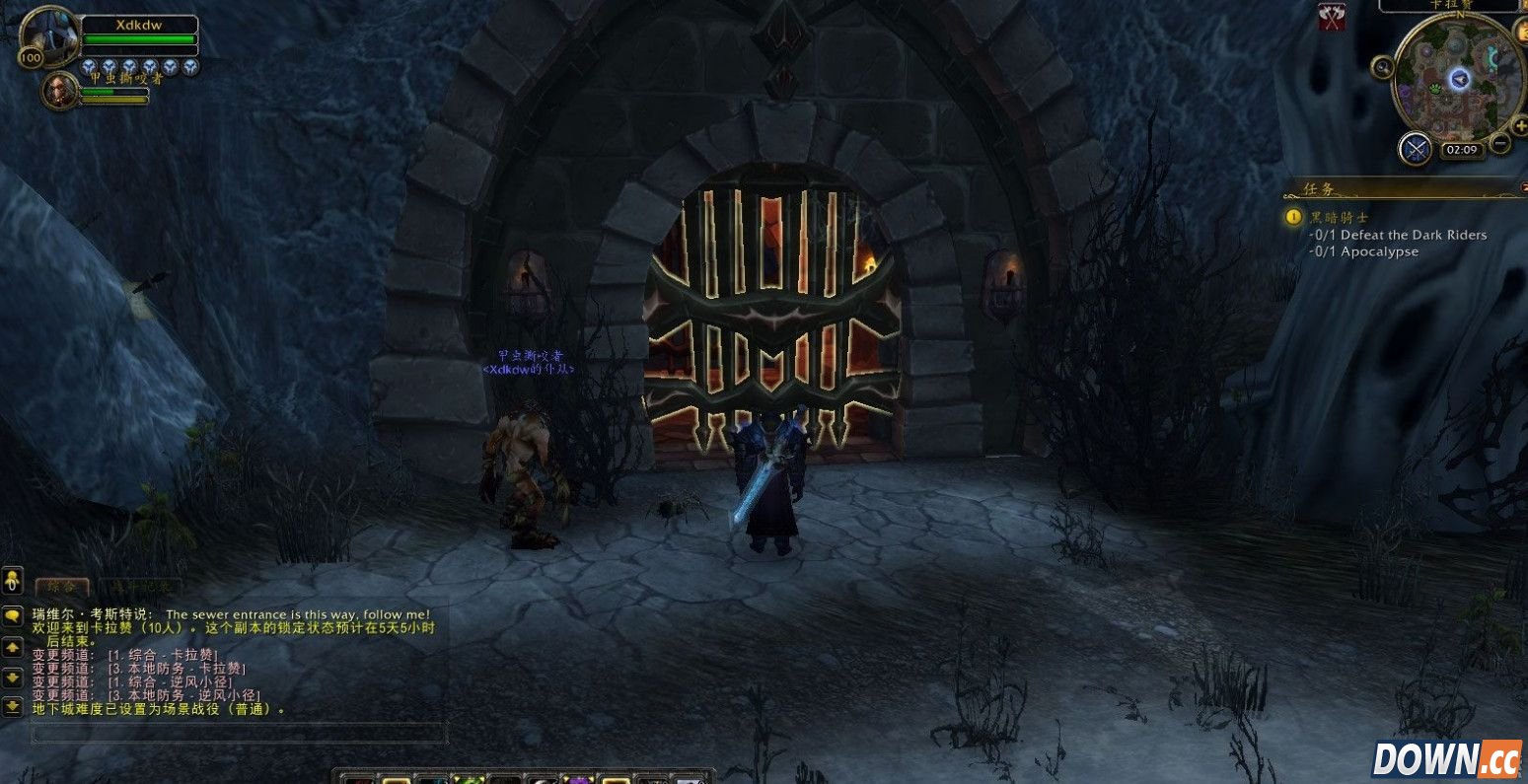Click the chat scroll-up arrow button
Screen dimensions: 1528x784
click(x=12, y=647)
